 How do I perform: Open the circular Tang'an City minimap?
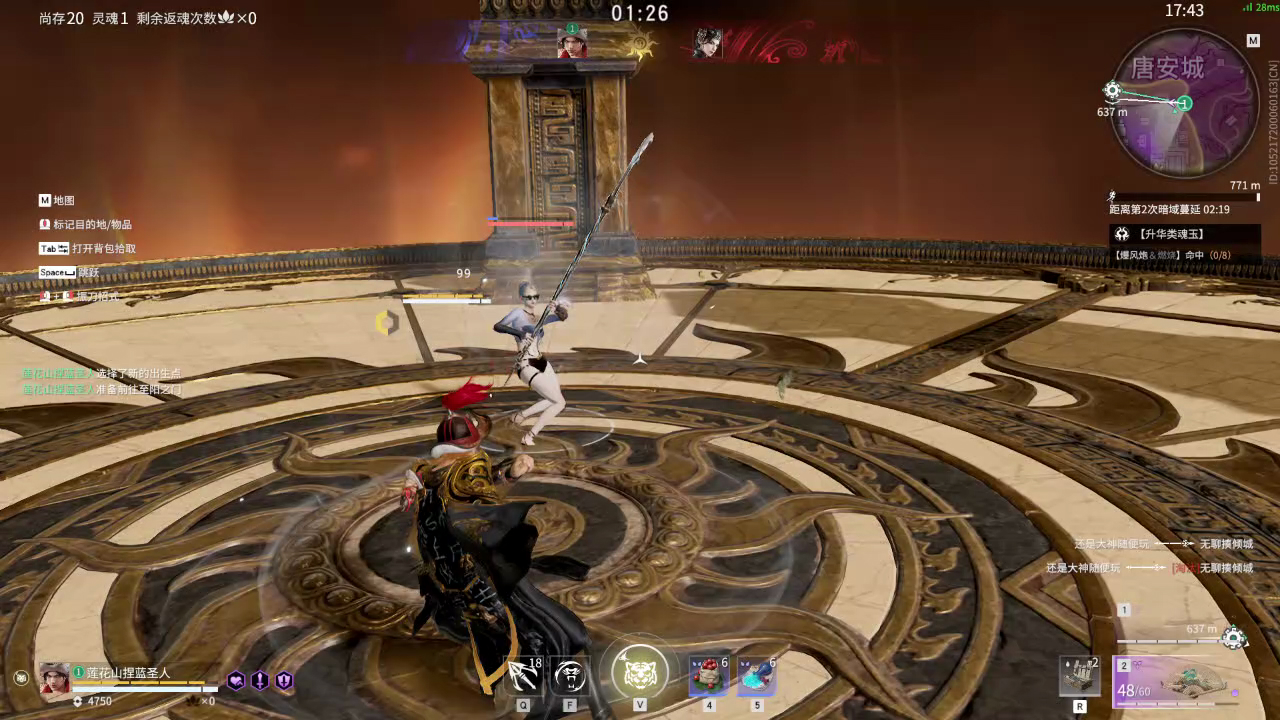(1184, 103)
